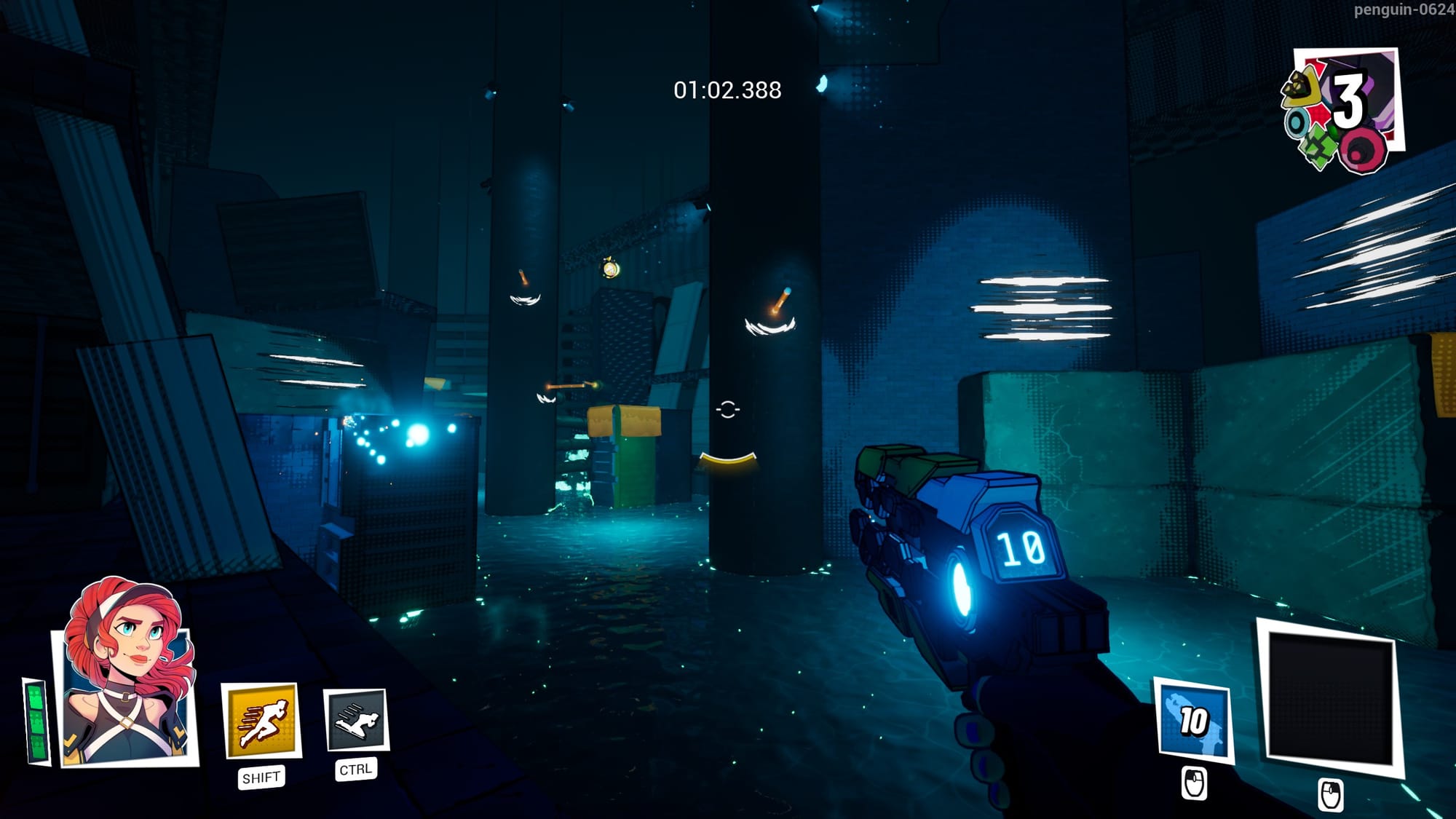This screenshot has height=819, width=1456.
Task: Activate the sprint dash ability icon
Action: pos(261,720)
